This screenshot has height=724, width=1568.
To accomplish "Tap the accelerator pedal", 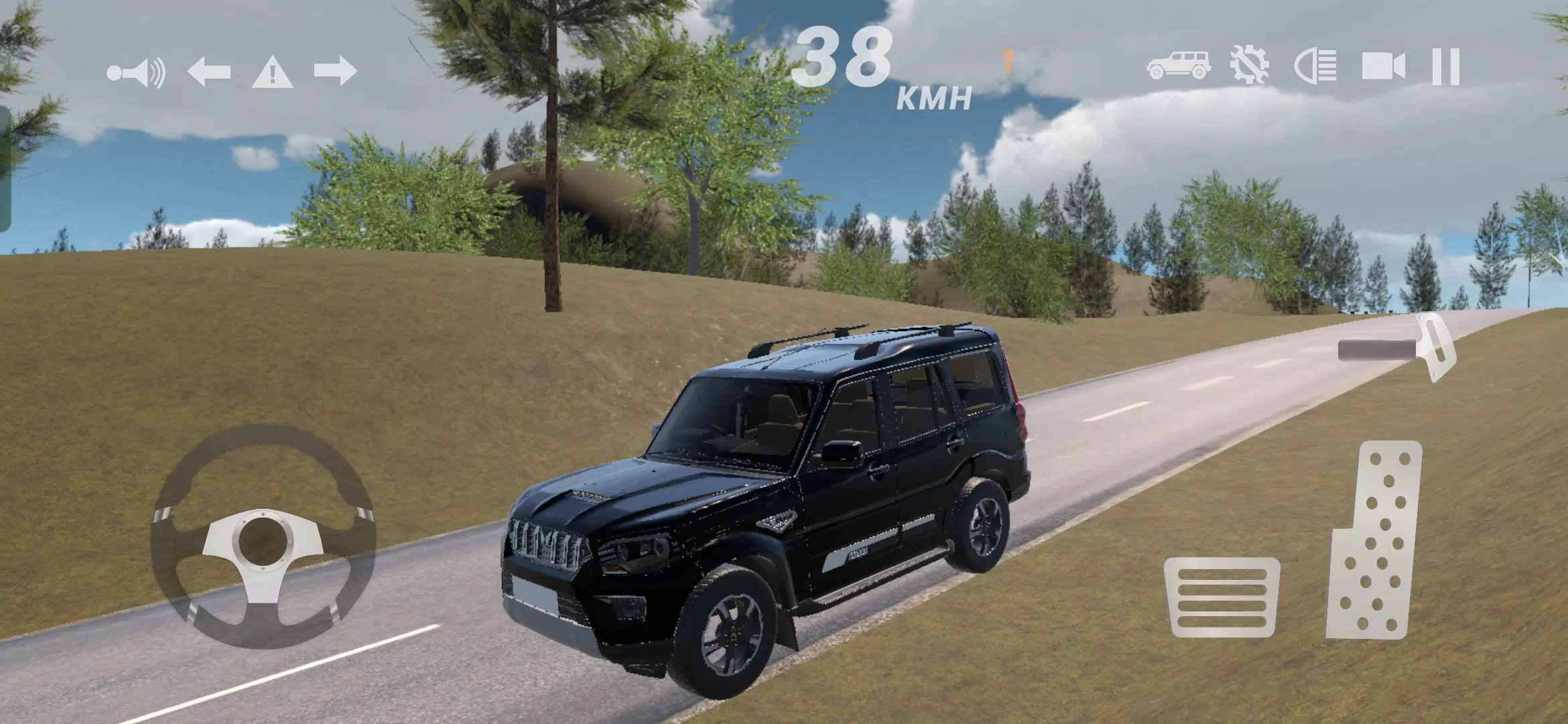I will coord(1375,540).
